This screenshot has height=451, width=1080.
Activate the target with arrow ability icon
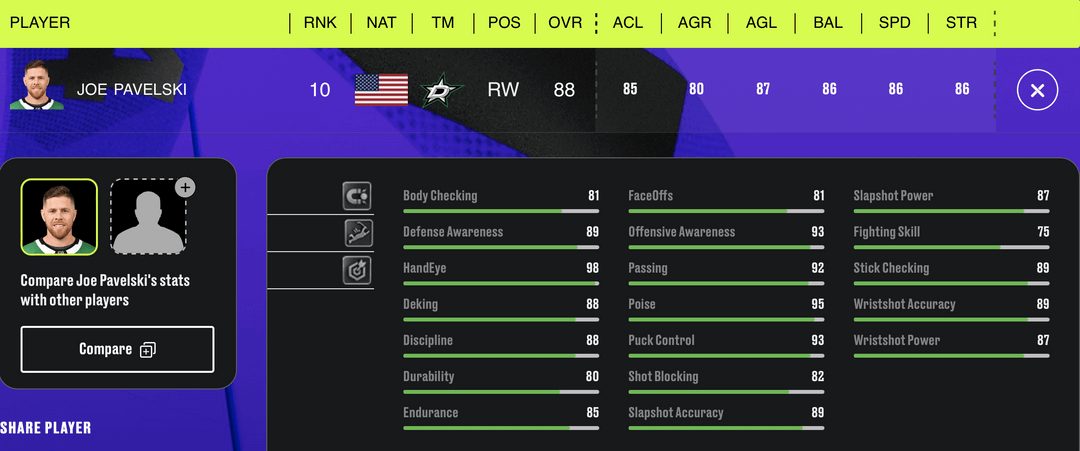[357, 270]
